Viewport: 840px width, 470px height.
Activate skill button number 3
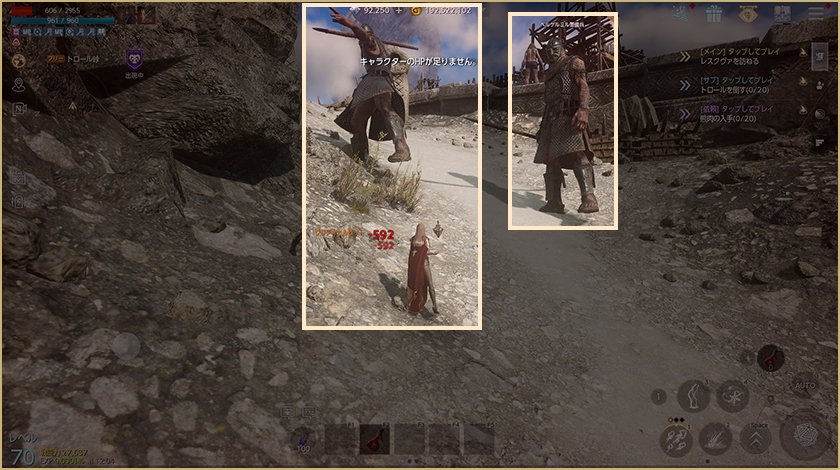coord(693,396)
